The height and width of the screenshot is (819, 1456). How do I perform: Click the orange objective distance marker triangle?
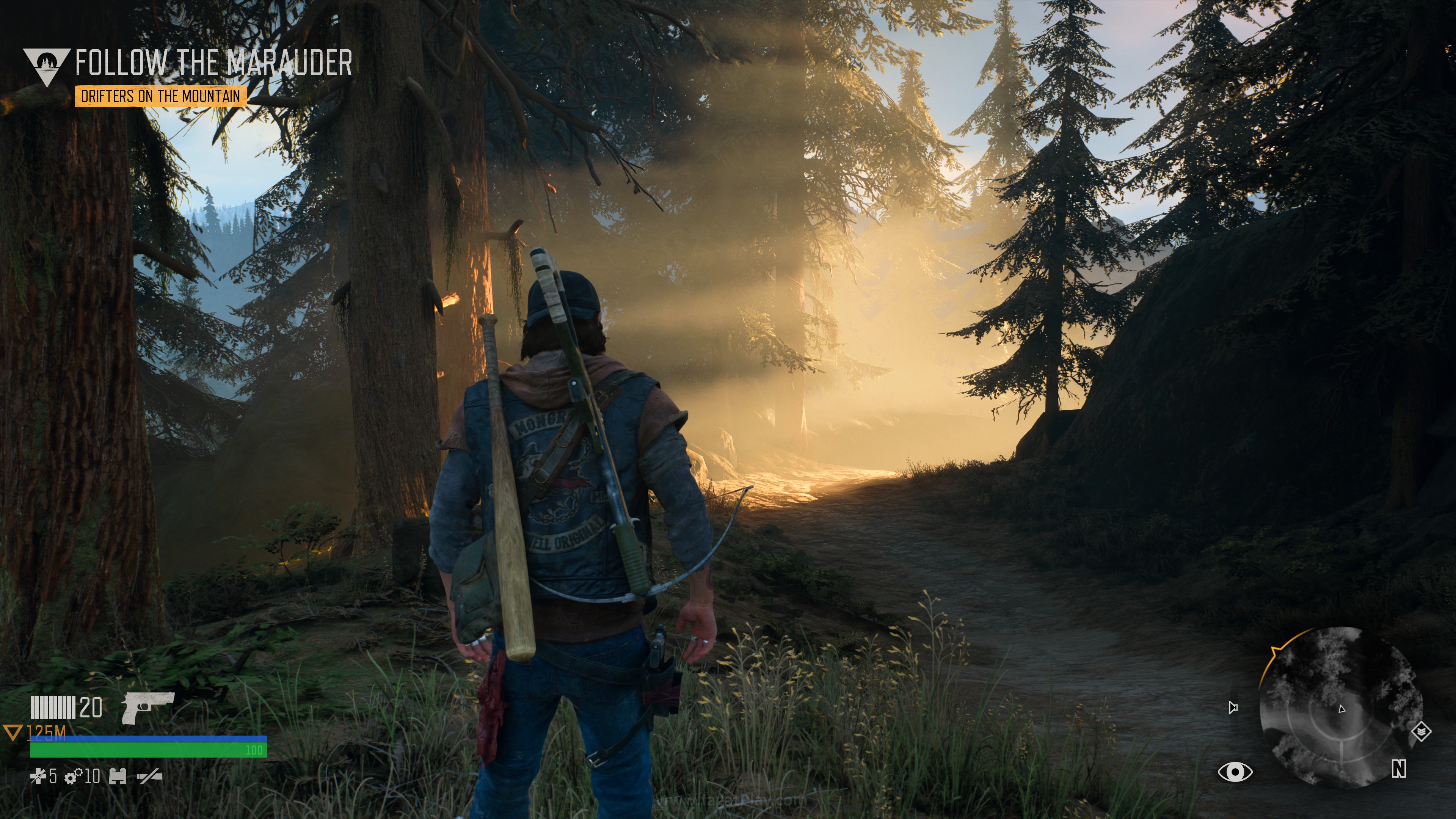pyautogui.click(x=12, y=733)
